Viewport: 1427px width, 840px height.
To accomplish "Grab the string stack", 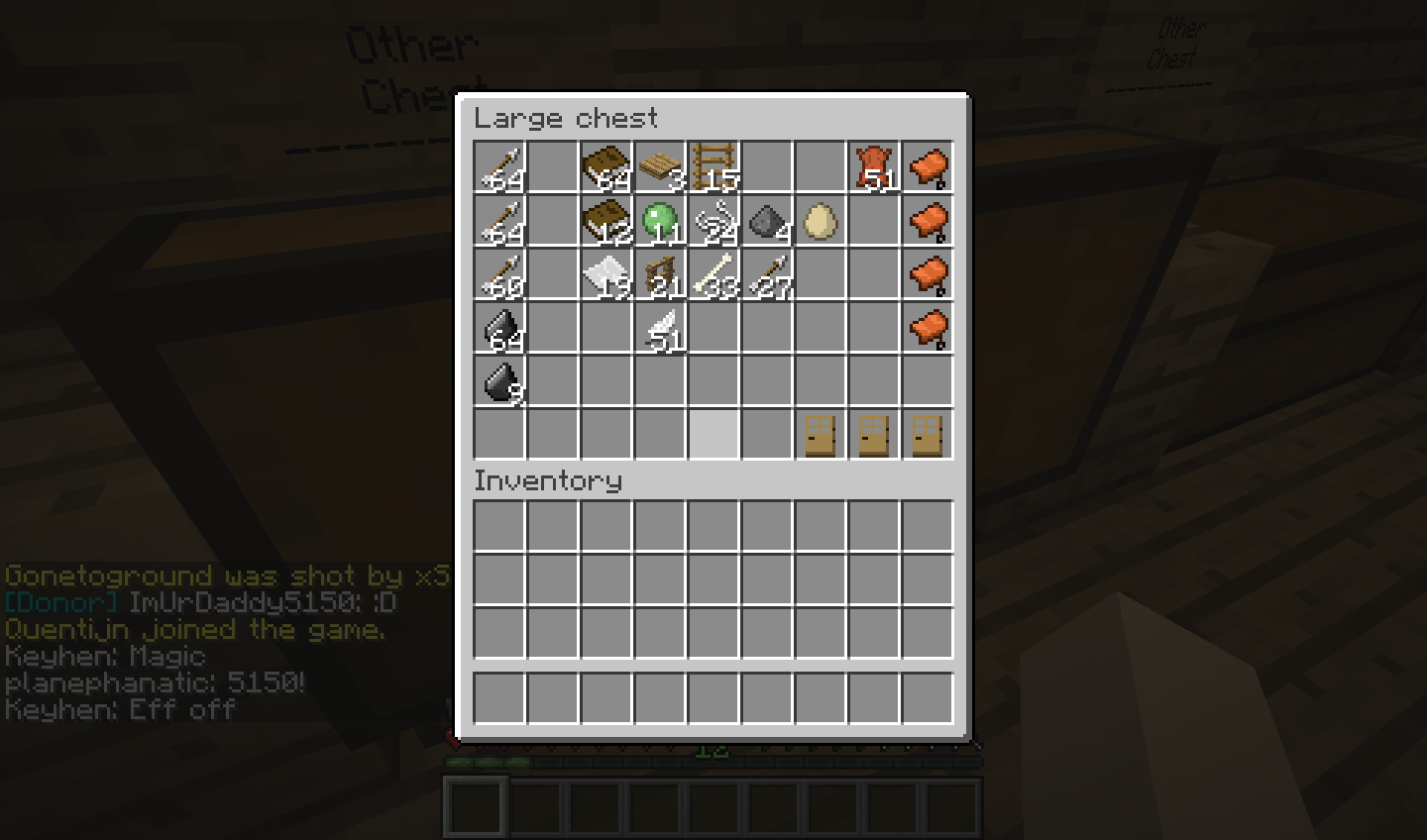I will pos(713,221).
